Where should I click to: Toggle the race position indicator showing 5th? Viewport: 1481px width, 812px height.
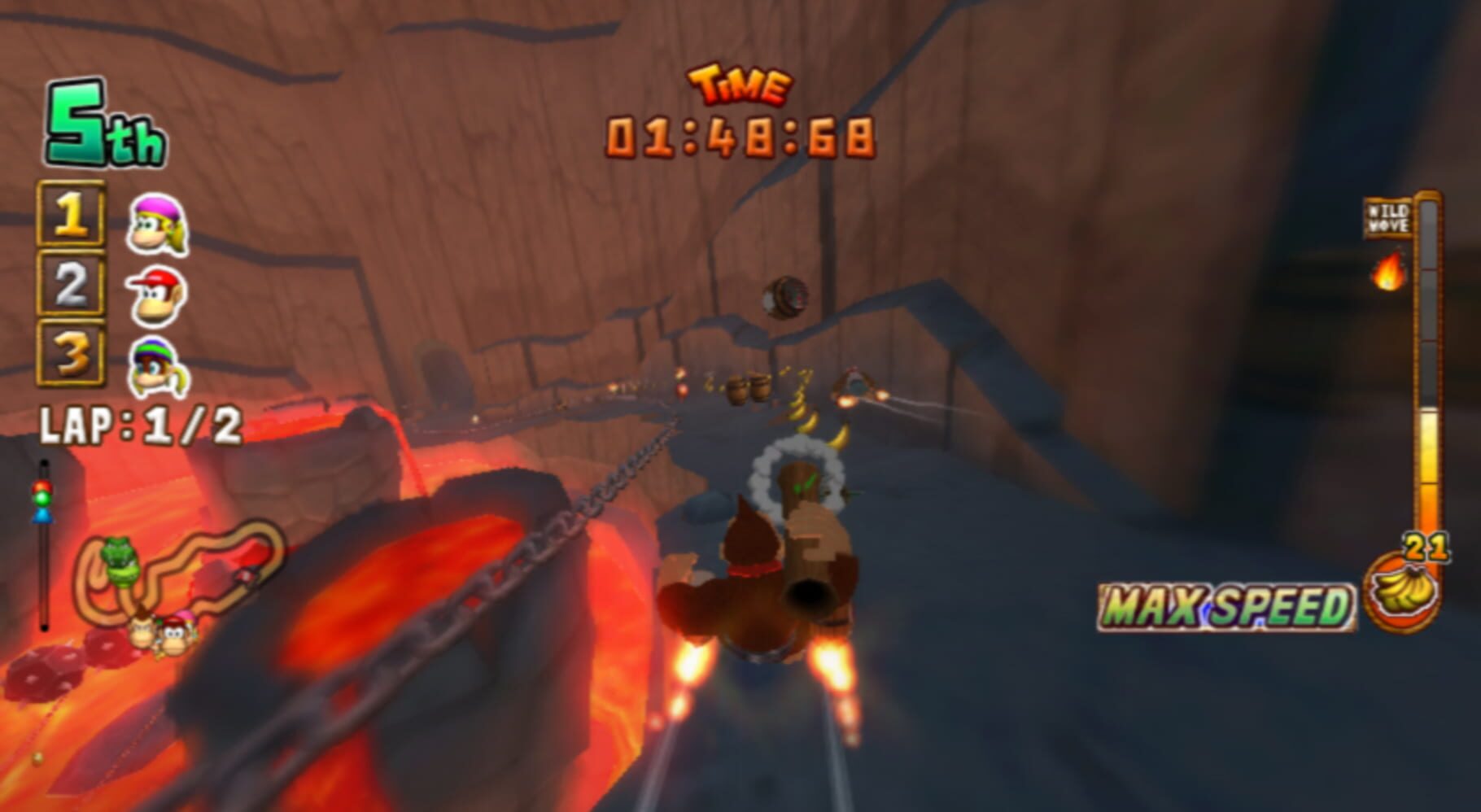coord(103,125)
